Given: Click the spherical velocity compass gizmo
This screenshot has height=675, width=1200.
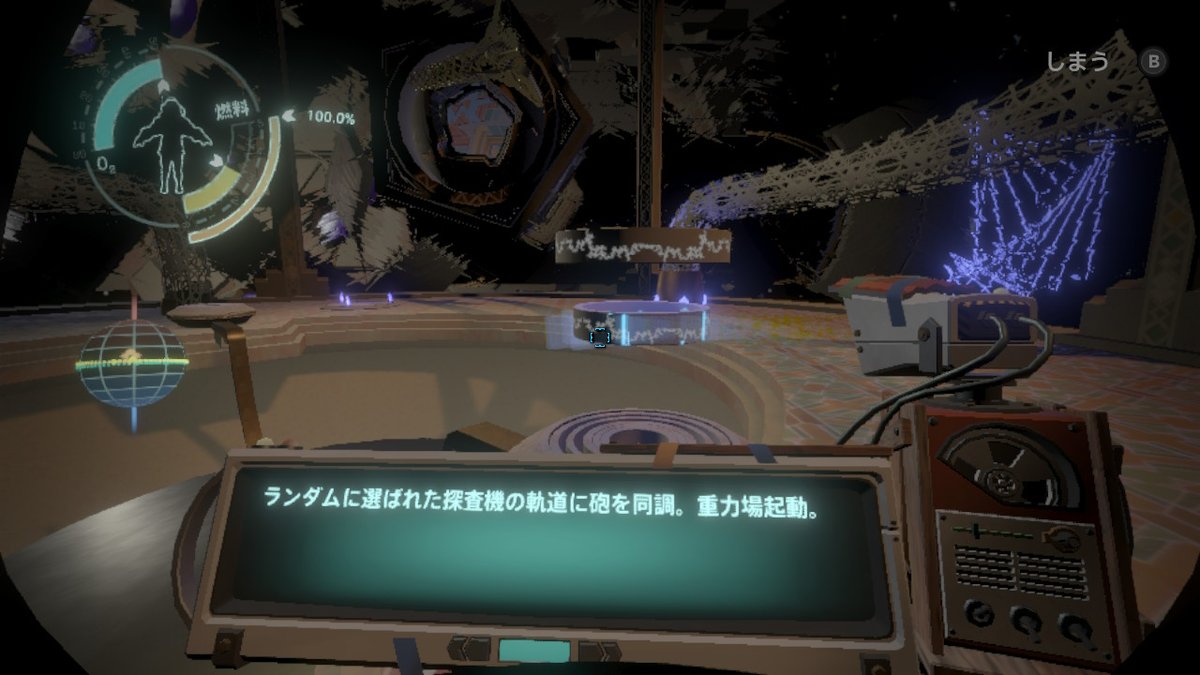Looking at the screenshot, I should (x=132, y=364).
